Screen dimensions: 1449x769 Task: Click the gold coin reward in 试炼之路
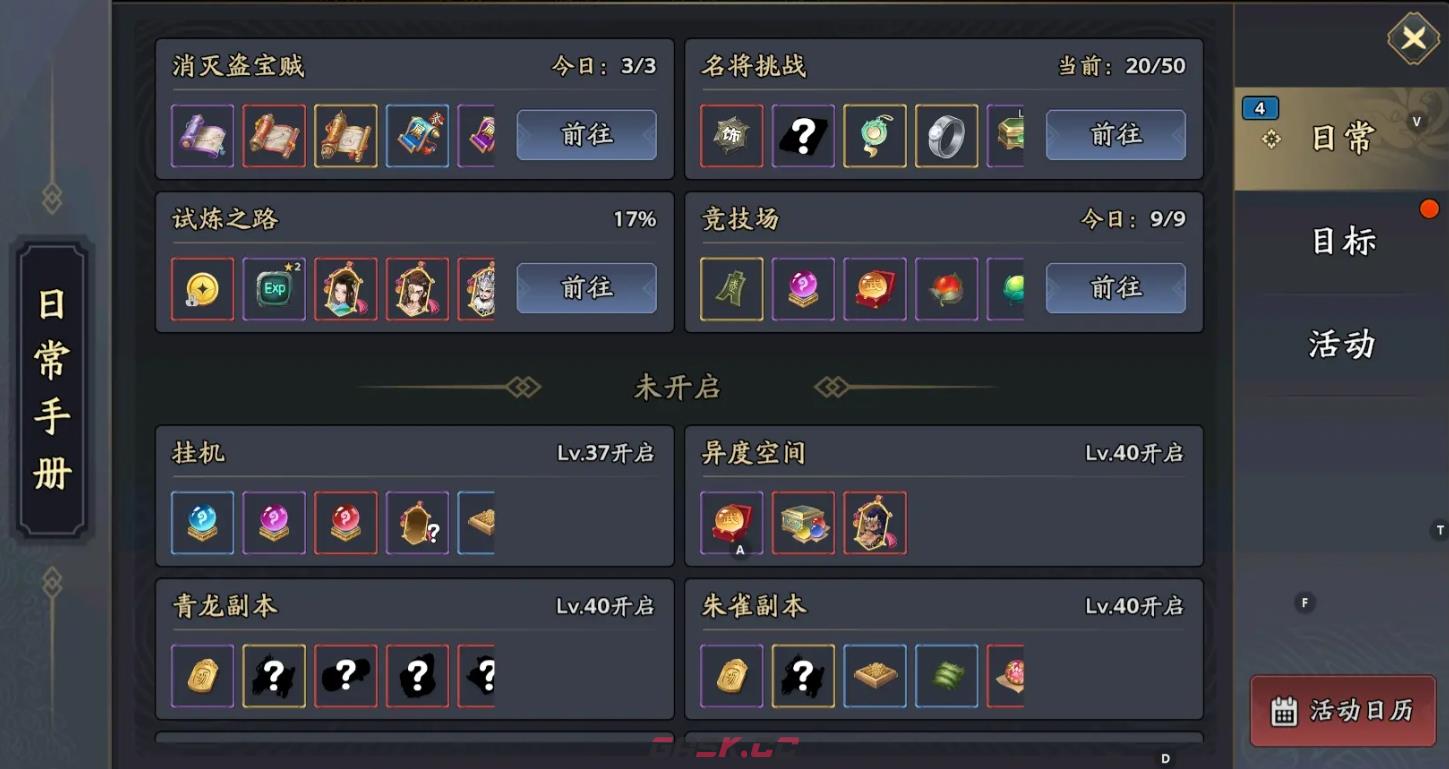(202, 288)
